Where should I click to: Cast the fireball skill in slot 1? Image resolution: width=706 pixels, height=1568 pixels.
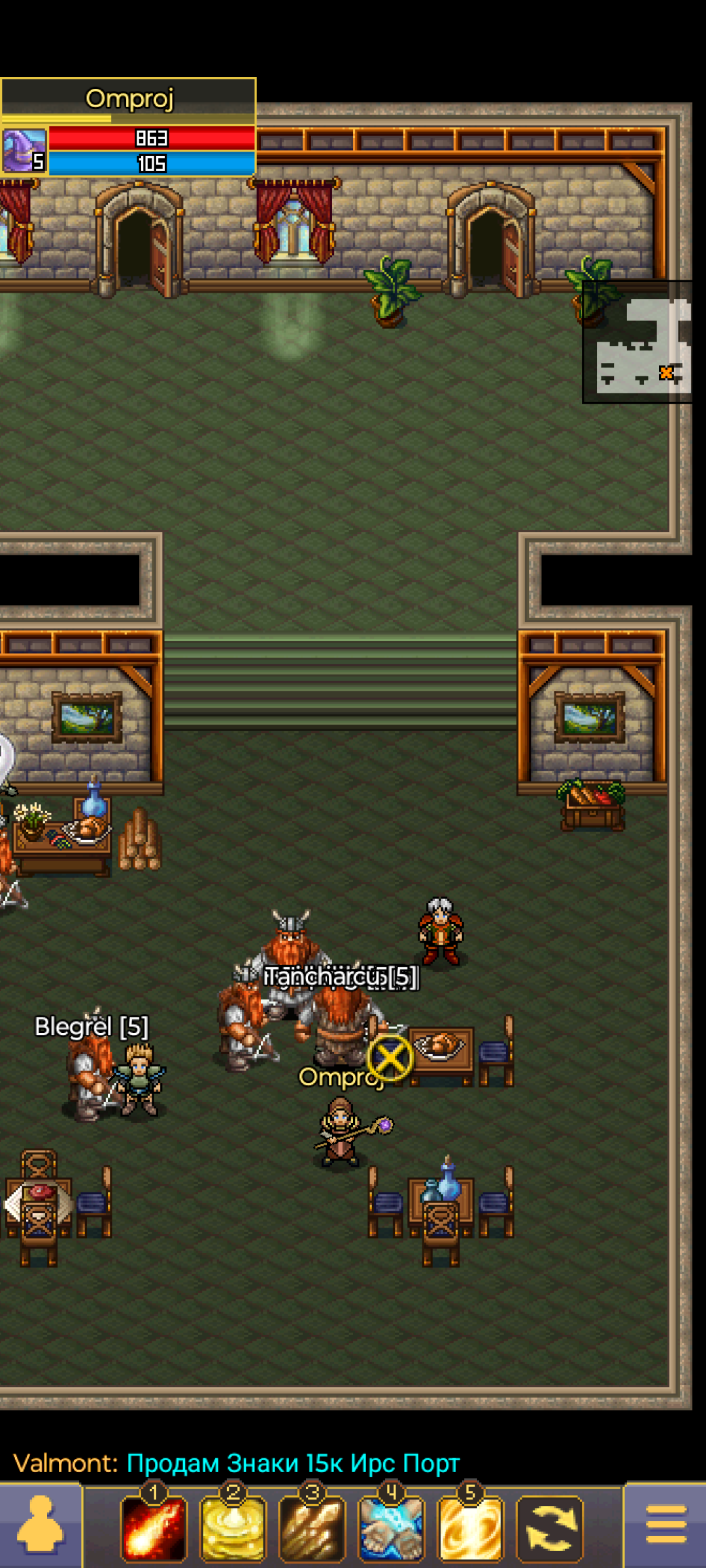(x=154, y=1529)
